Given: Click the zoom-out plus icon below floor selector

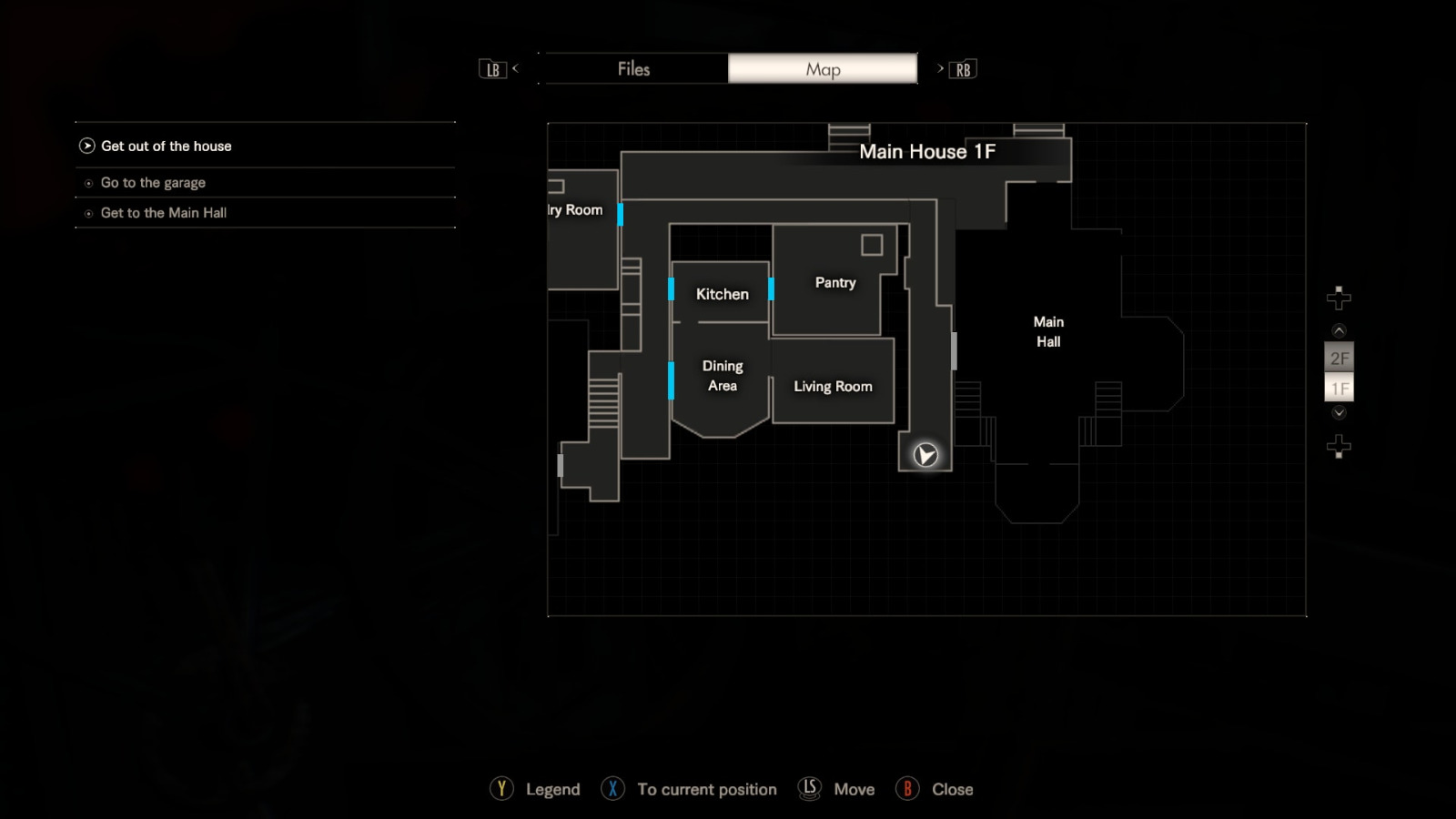Looking at the screenshot, I should [1338, 446].
